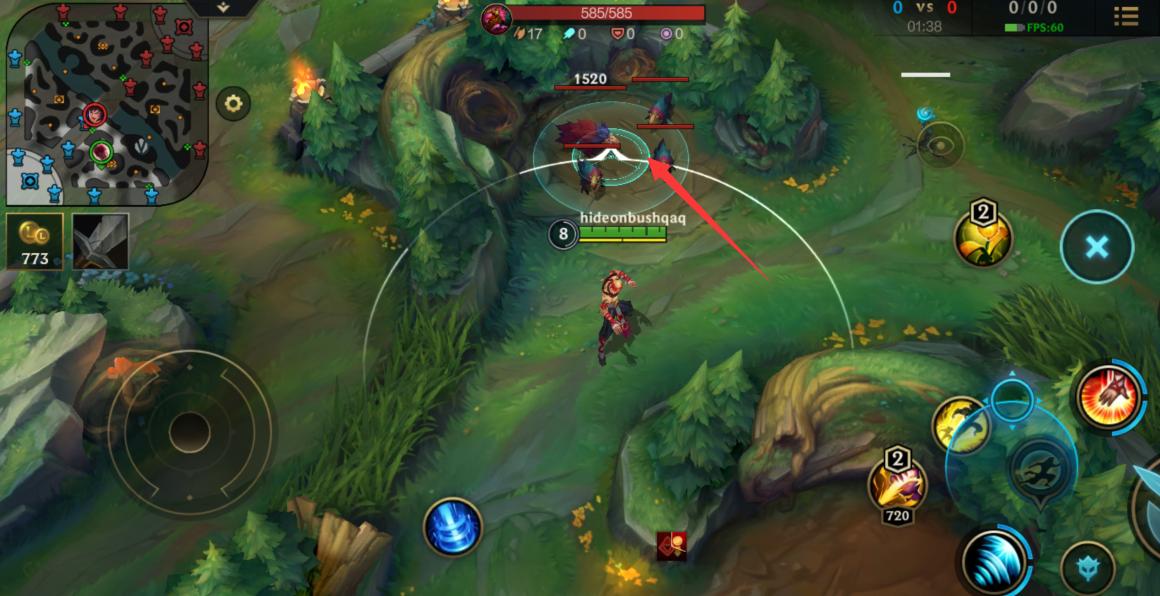This screenshot has width=1160, height=596.
Task: Open the hamburger menu list
Action: [x=1126, y=17]
